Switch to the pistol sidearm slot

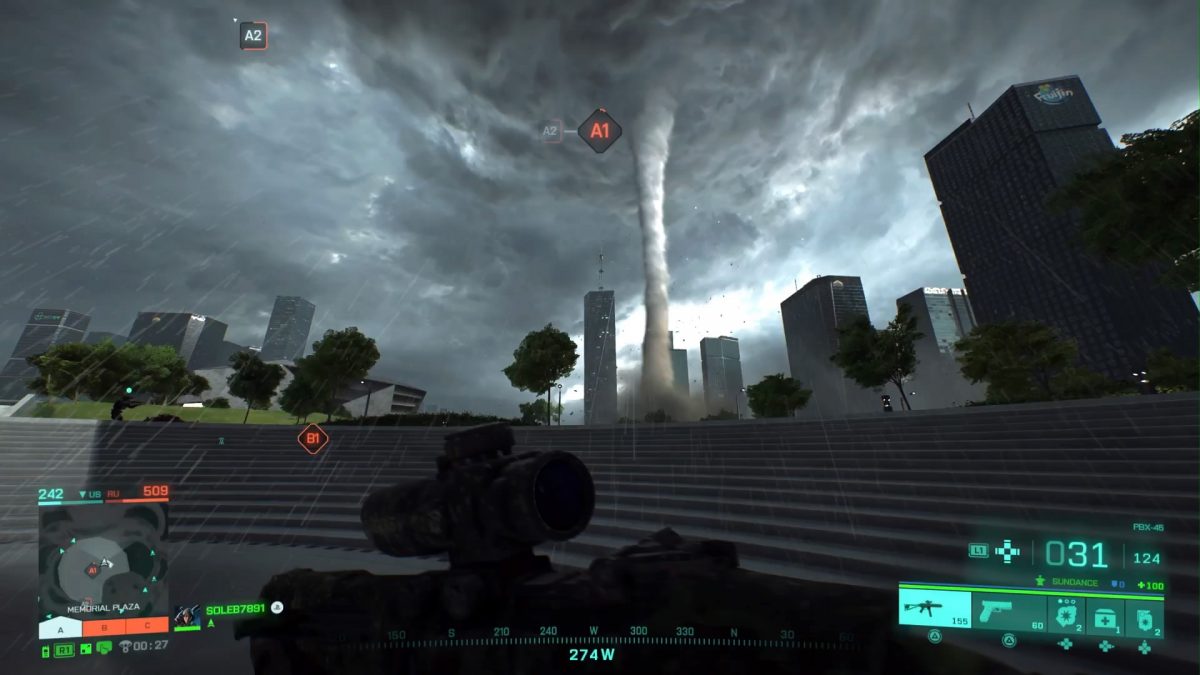(1008, 608)
